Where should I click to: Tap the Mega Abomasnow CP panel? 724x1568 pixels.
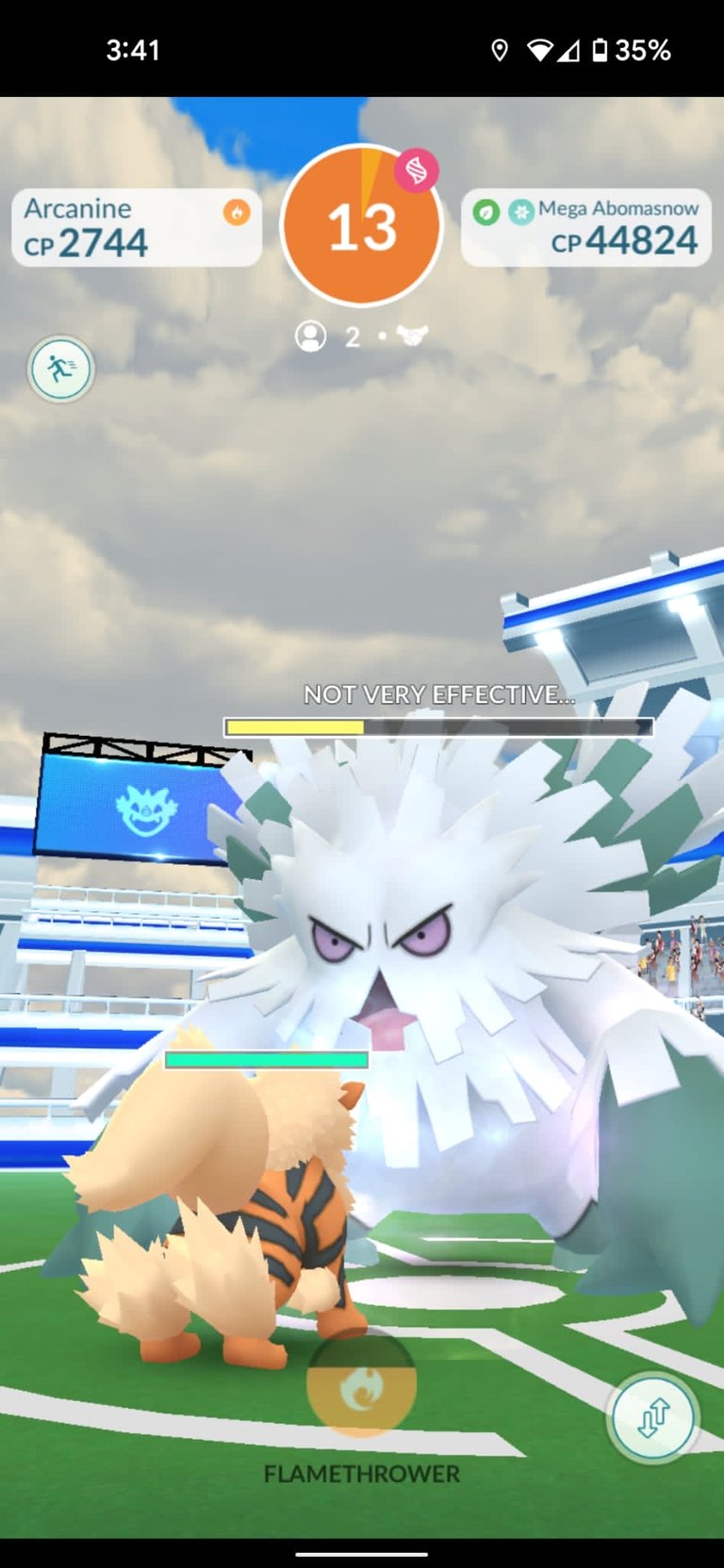(x=585, y=227)
